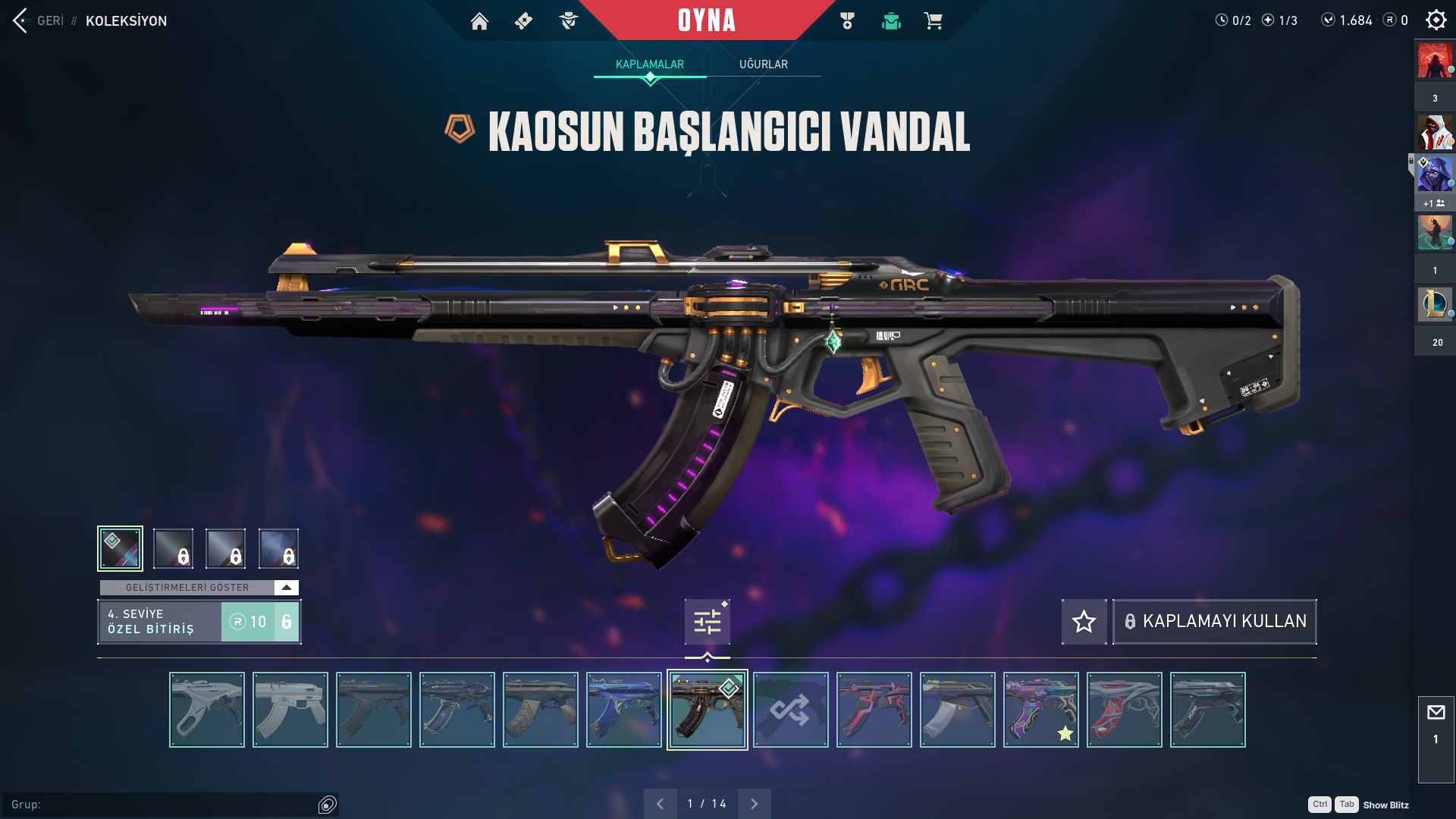Open the skin filter options button
This screenshot has height=819, width=1456.
pyautogui.click(x=707, y=622)
